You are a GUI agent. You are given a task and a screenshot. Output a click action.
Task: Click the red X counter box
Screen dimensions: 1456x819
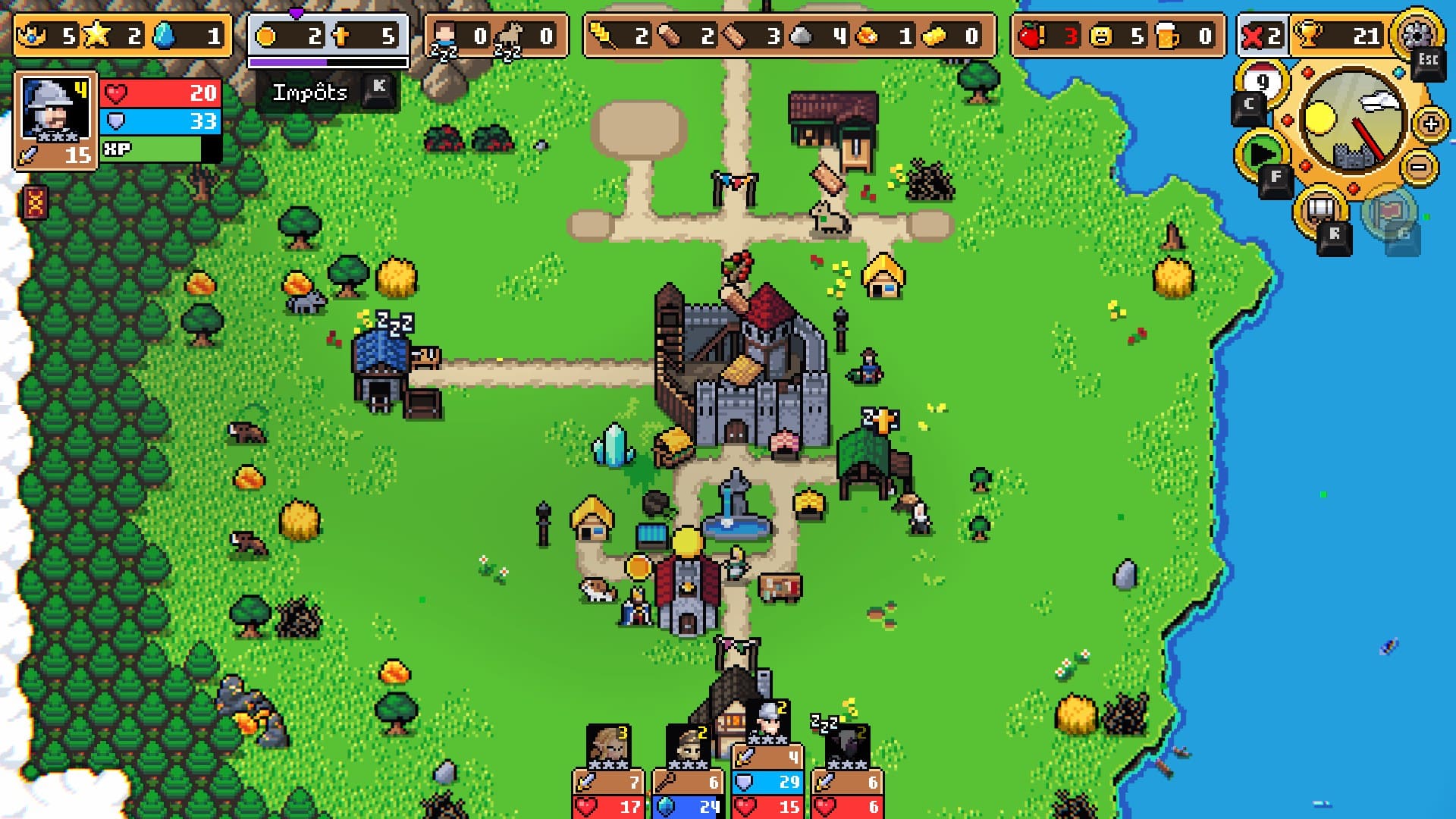(1261, 36)
